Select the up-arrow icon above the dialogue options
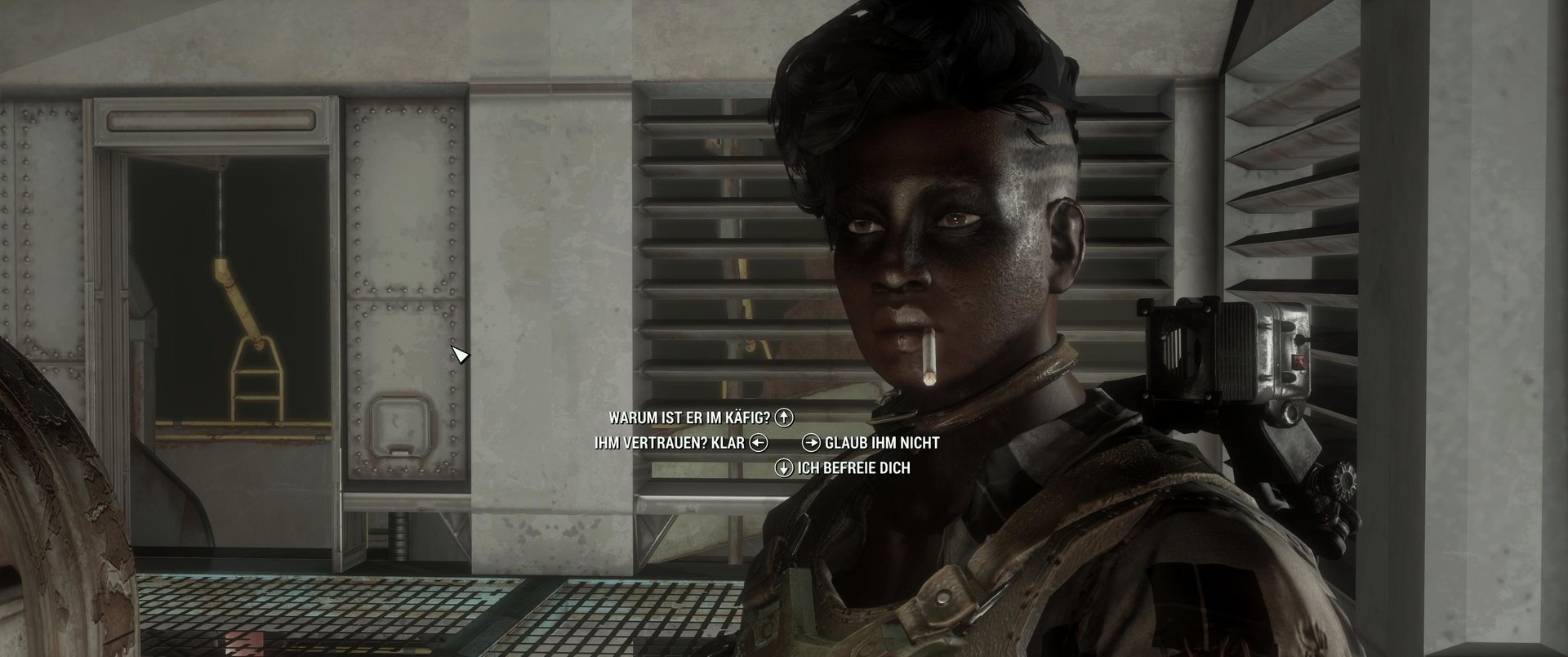Viewport: 1568px width, 657px height. [786, 417]
